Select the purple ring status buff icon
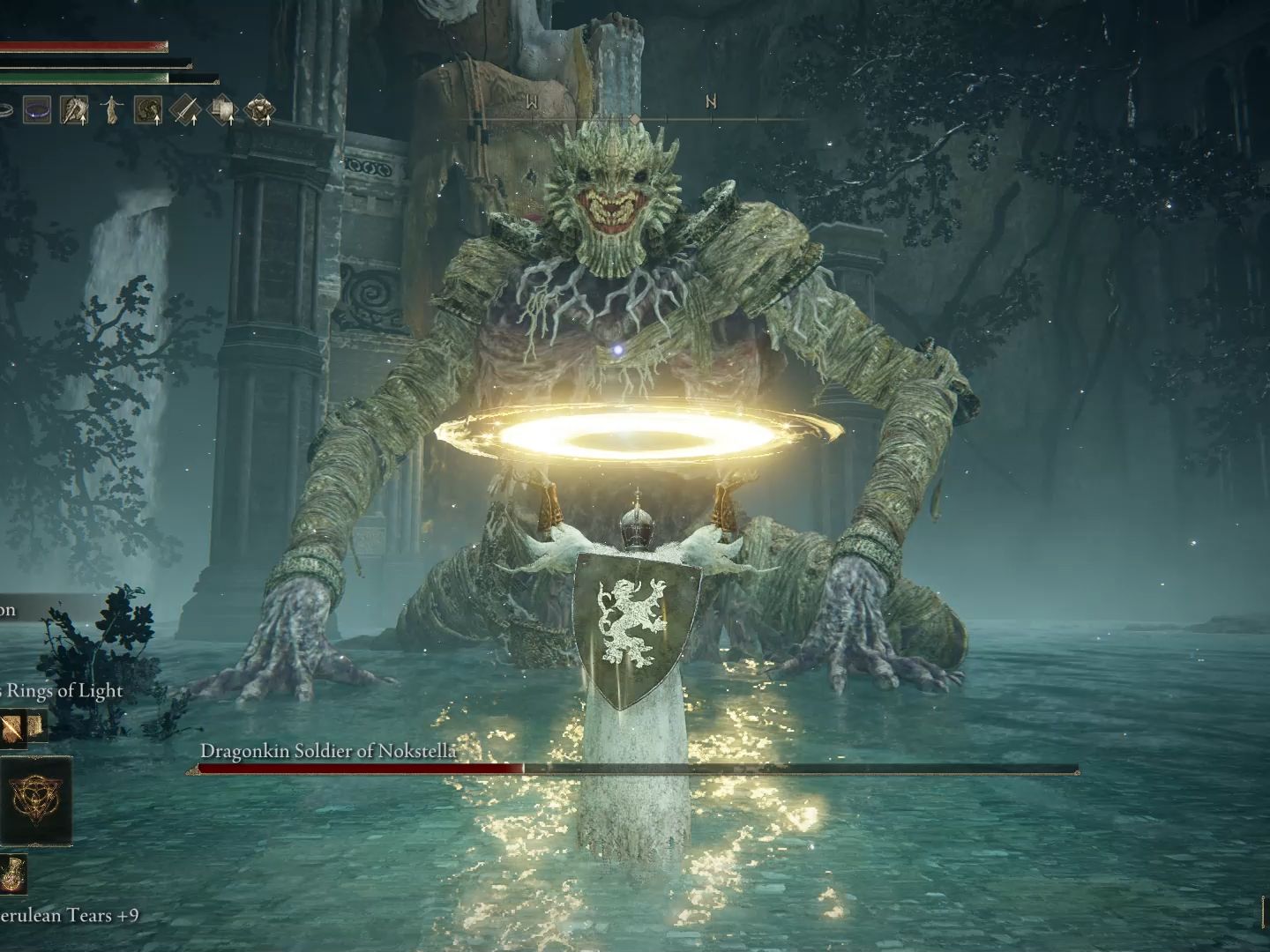This screenshot has height=952, width=1270. 36,109
